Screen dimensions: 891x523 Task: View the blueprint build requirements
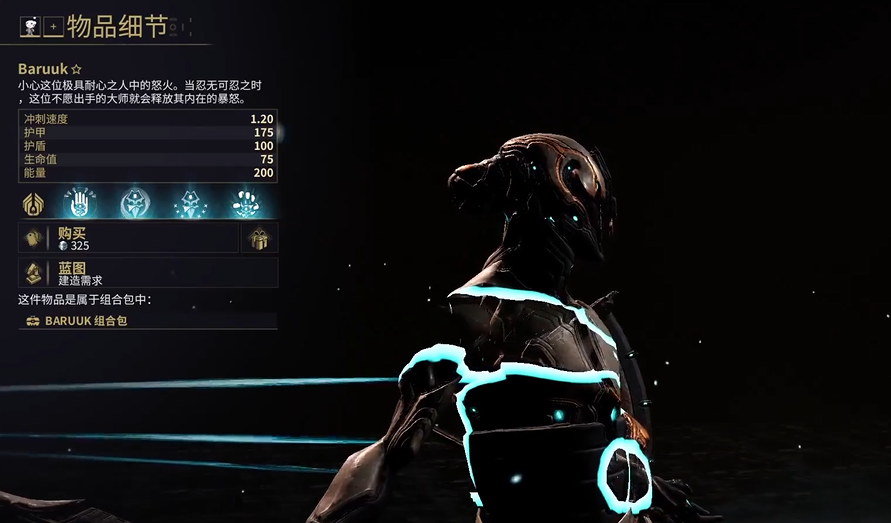147,273
